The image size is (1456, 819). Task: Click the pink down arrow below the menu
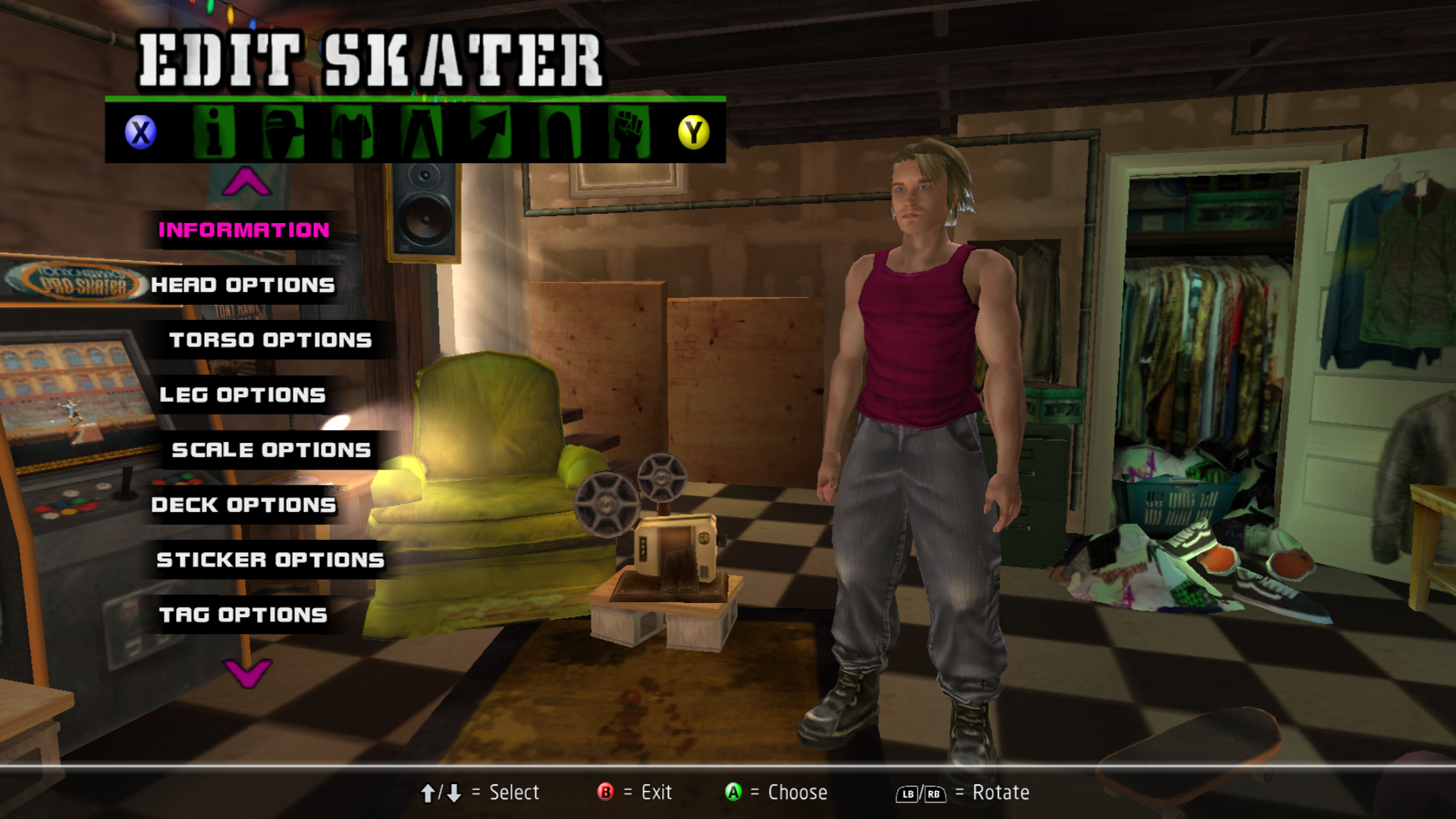[x=247, y=672]
